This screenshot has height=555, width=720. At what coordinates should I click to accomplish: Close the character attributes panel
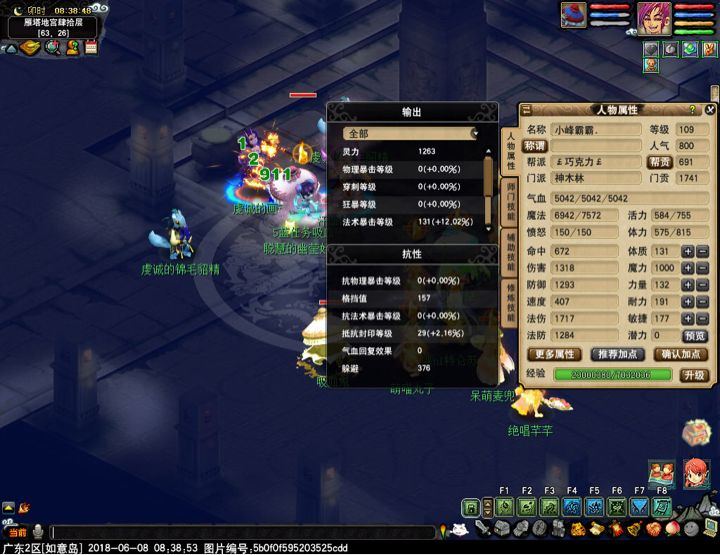pyautogui.click(x=711, y=110)
